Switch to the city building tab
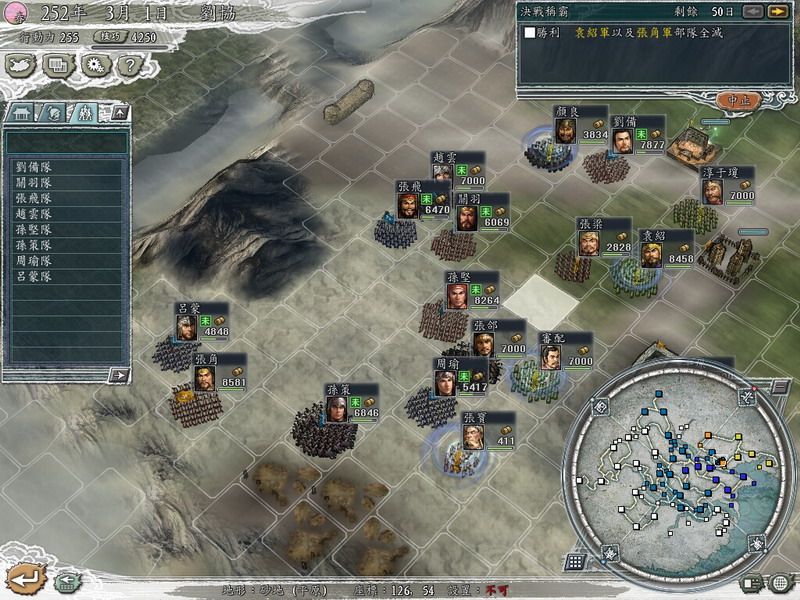The image size is (800, 600). pos(22,113)
